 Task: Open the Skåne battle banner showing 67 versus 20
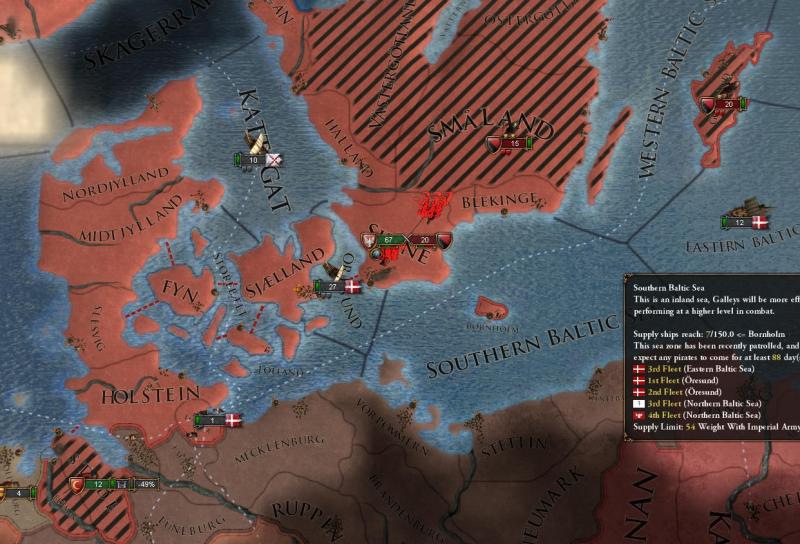[406, 240]
